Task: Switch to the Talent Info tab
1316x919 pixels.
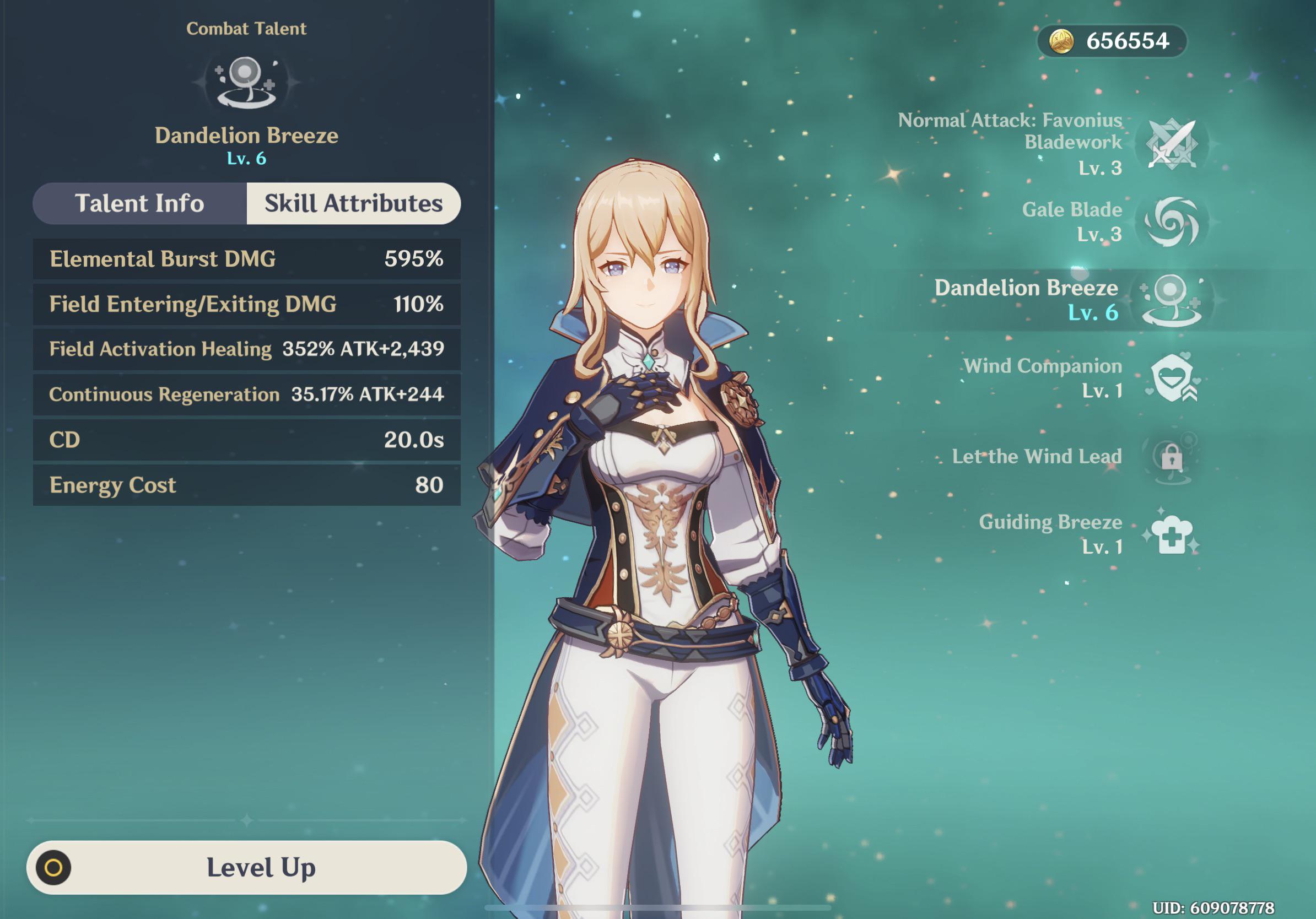Action: pyautogui.click(x=140, y=203)
